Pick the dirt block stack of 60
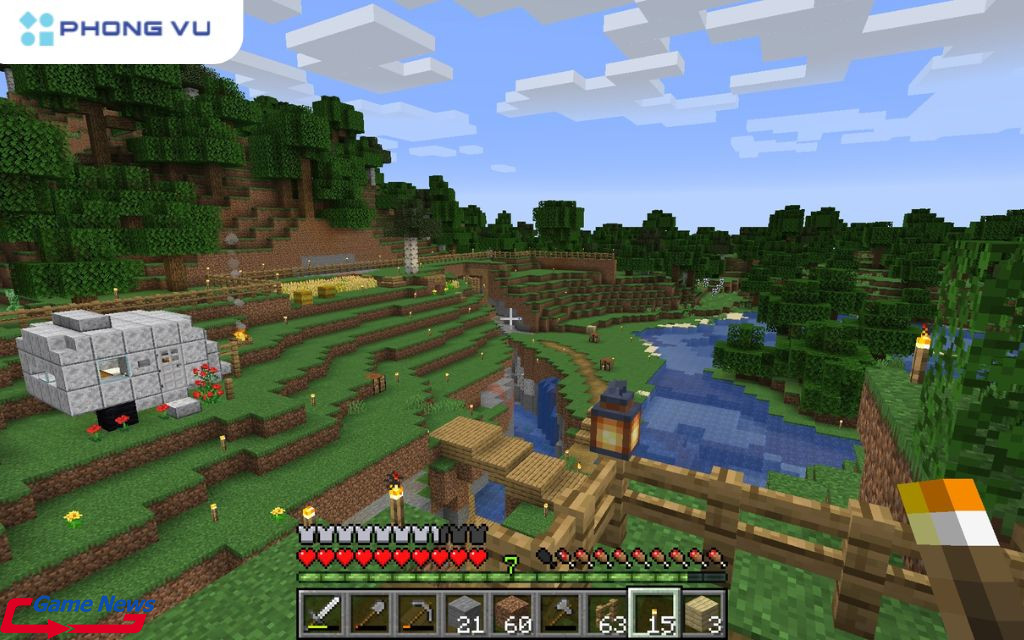 coord(511,611)
